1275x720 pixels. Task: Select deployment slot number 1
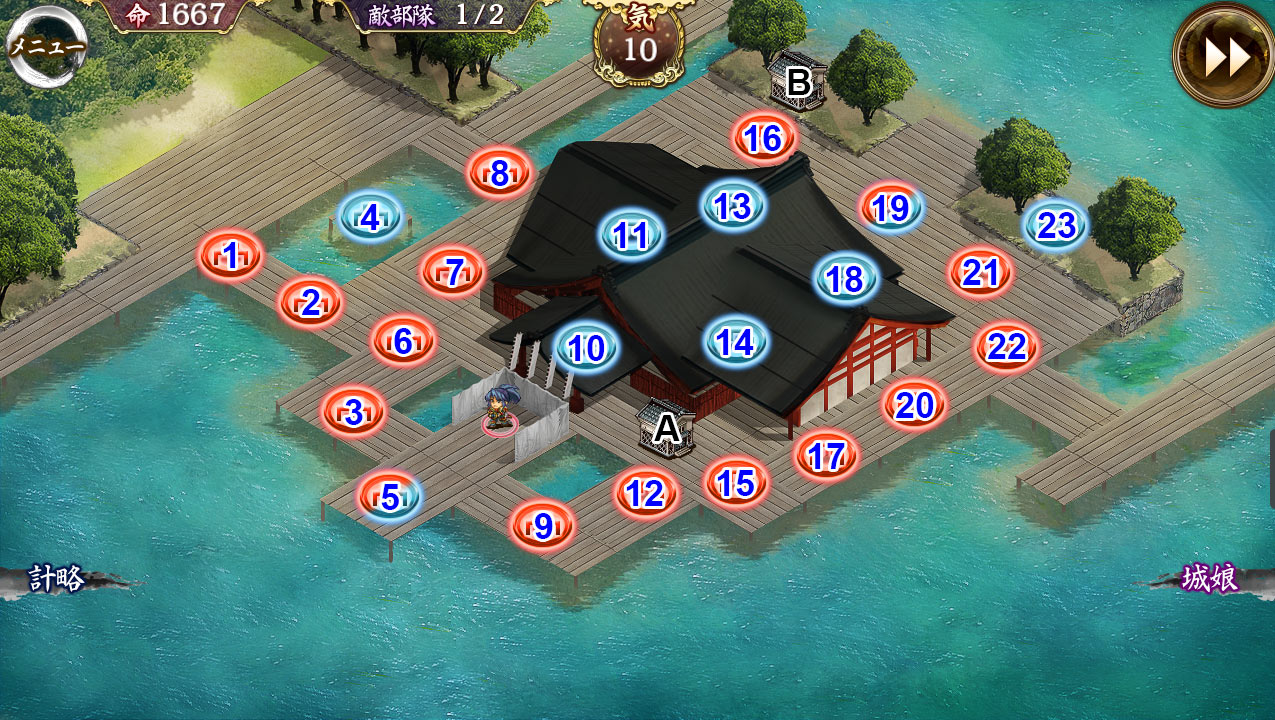point(231,257)
